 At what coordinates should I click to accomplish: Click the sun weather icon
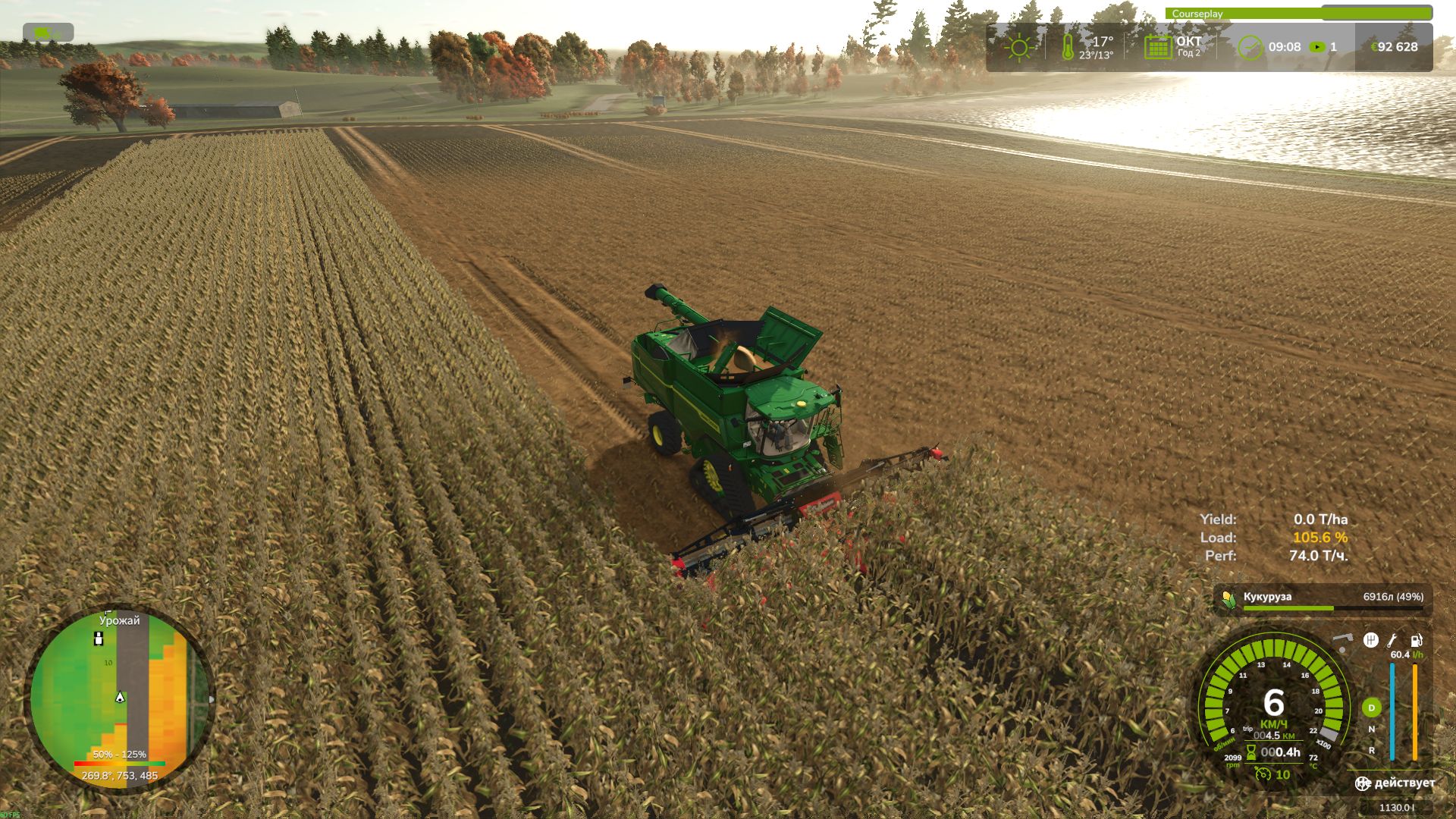tap(1019, 46)
